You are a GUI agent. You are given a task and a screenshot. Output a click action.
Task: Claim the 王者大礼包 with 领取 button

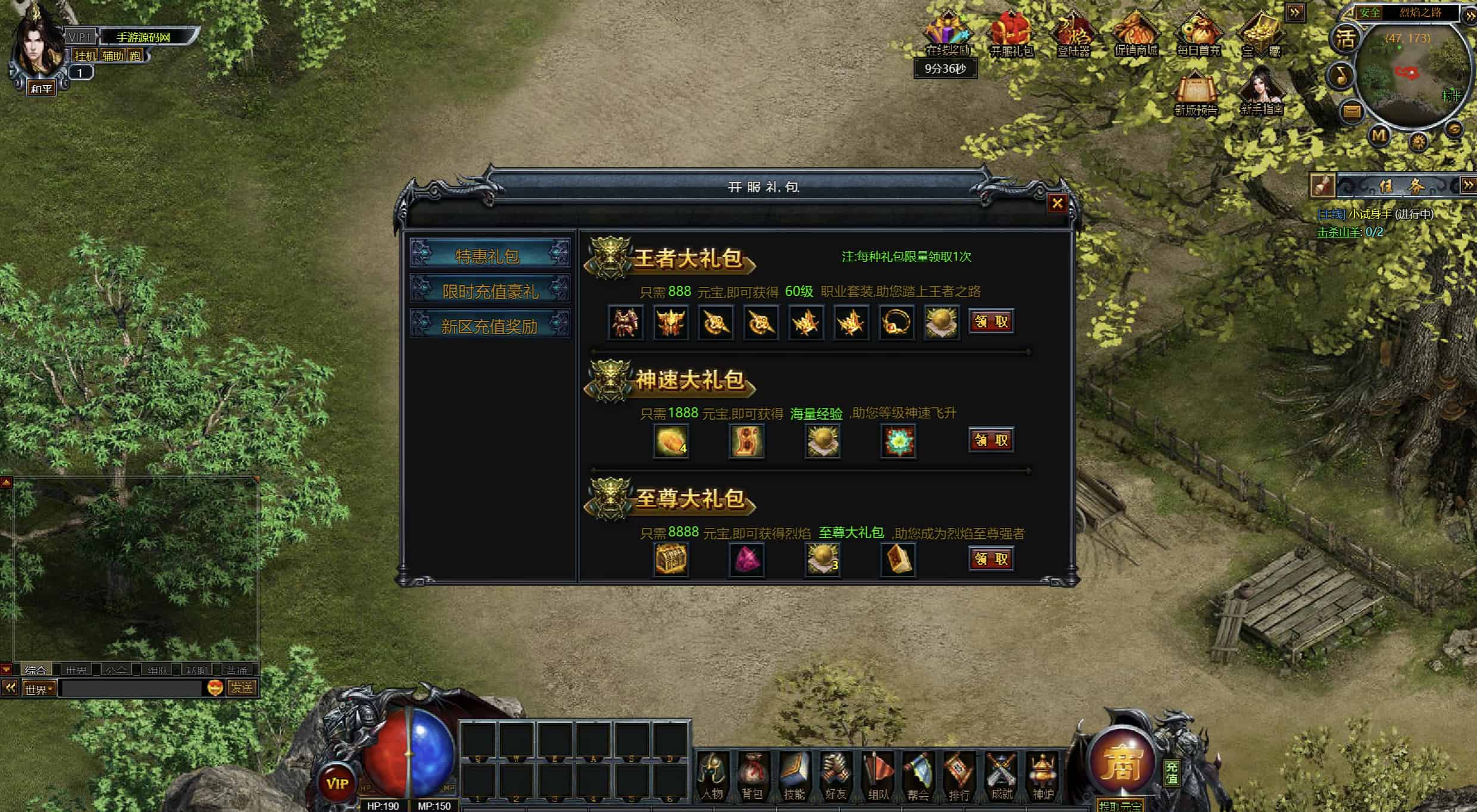pos(991,321)
